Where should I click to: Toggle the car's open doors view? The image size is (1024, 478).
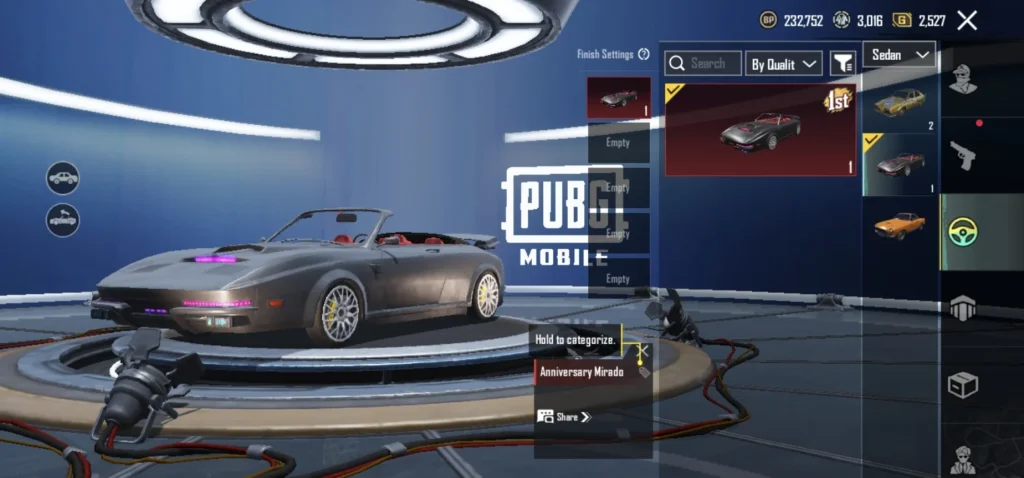point(63,219)
